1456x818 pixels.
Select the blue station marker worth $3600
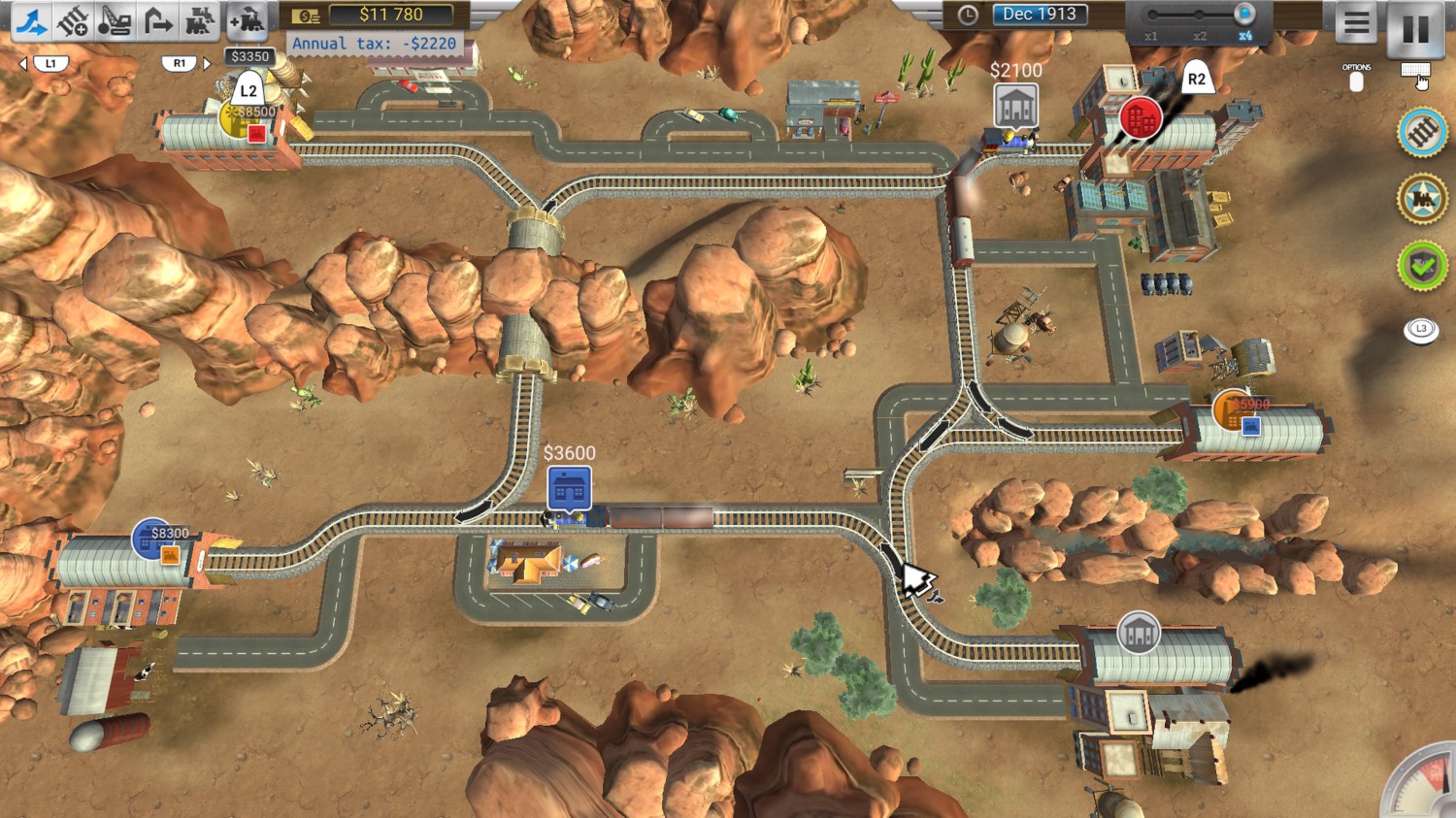[569, 488]
